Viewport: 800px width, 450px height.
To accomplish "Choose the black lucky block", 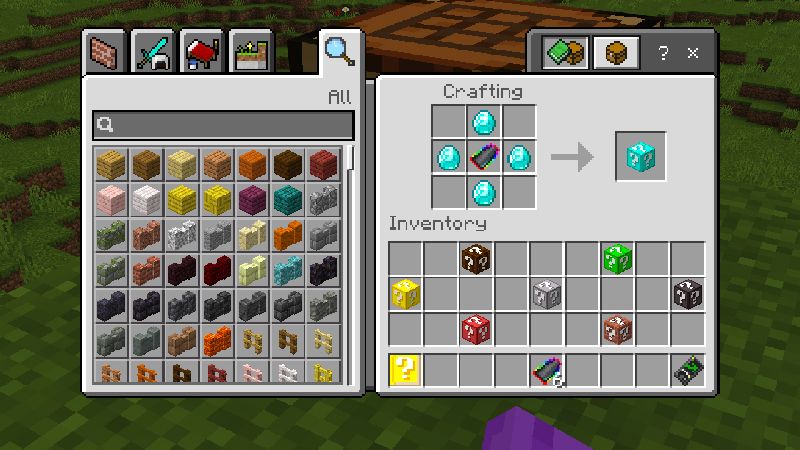I will (687, 294).
